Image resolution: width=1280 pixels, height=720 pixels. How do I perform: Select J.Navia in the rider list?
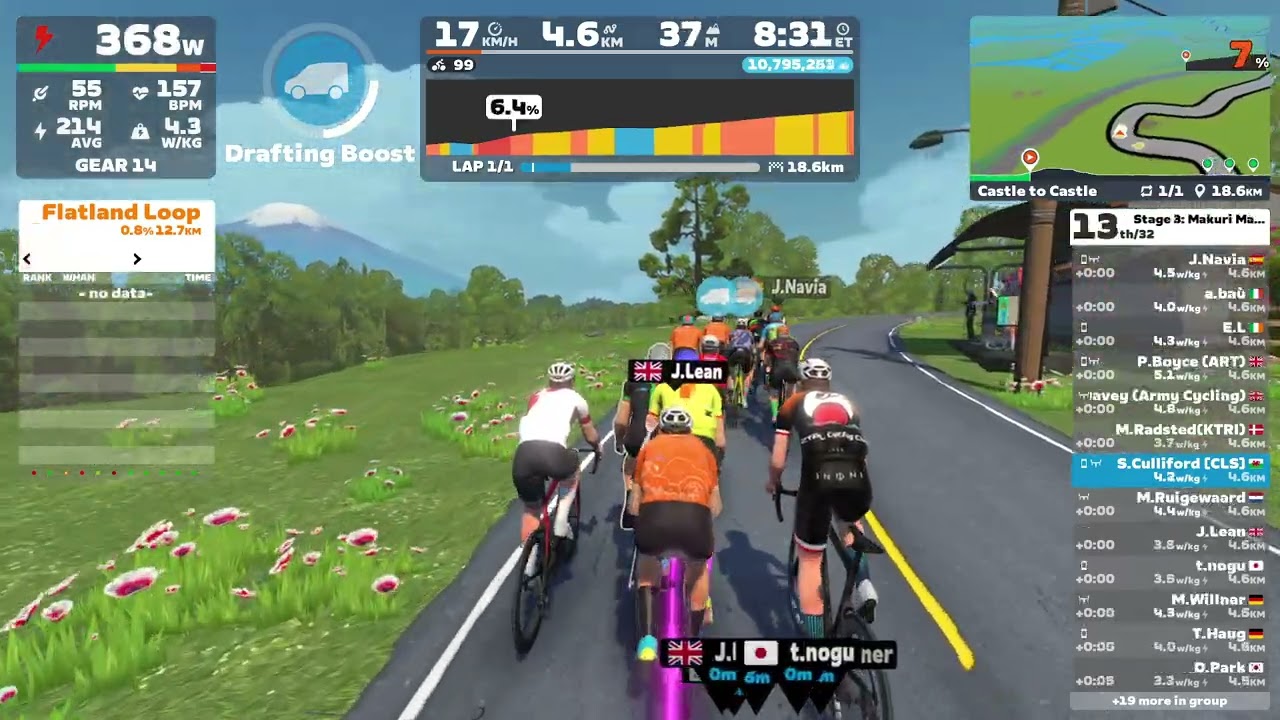pos(1170,266)
